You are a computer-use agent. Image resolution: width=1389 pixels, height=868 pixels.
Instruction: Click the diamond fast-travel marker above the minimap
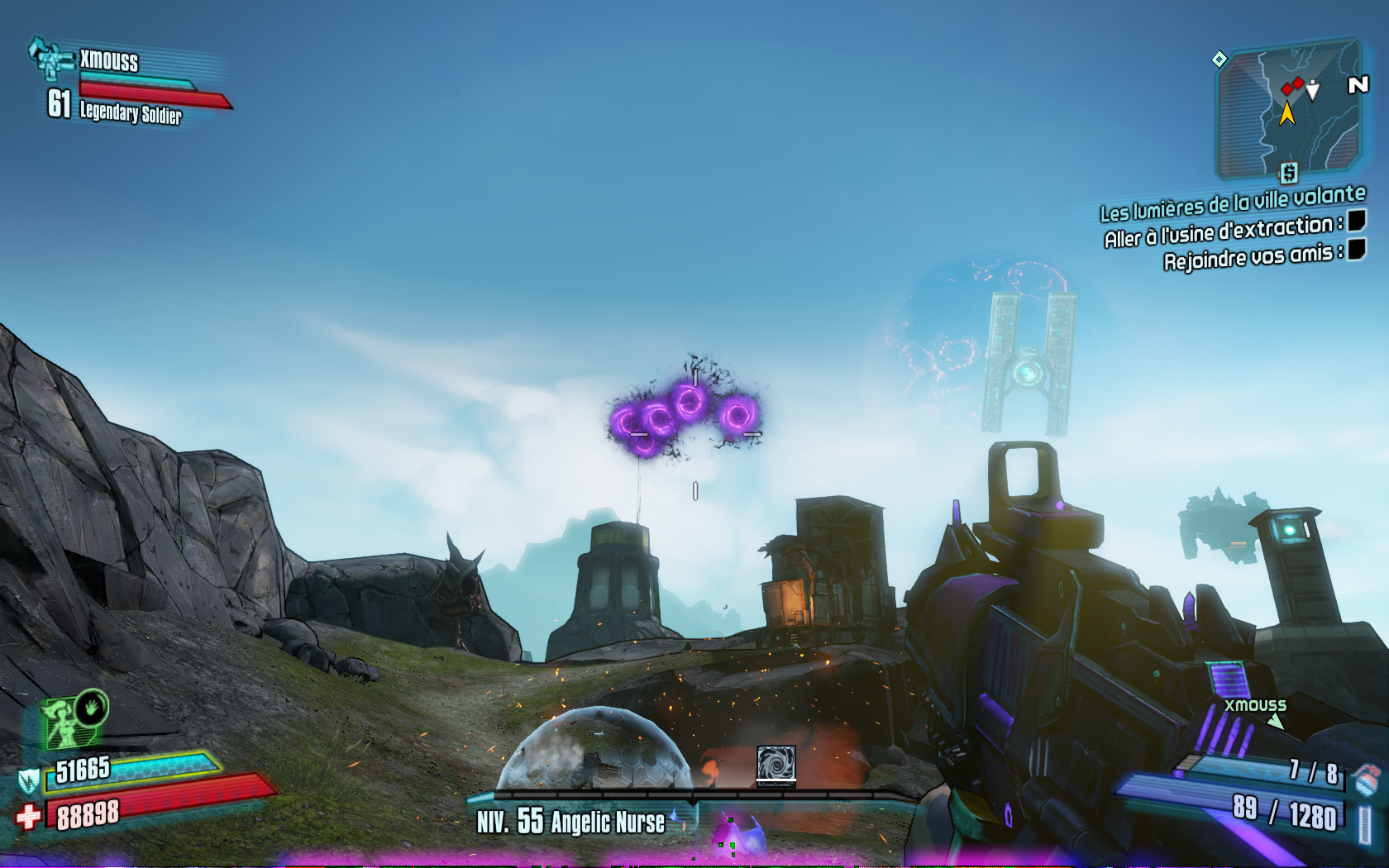click(1218, 59)
